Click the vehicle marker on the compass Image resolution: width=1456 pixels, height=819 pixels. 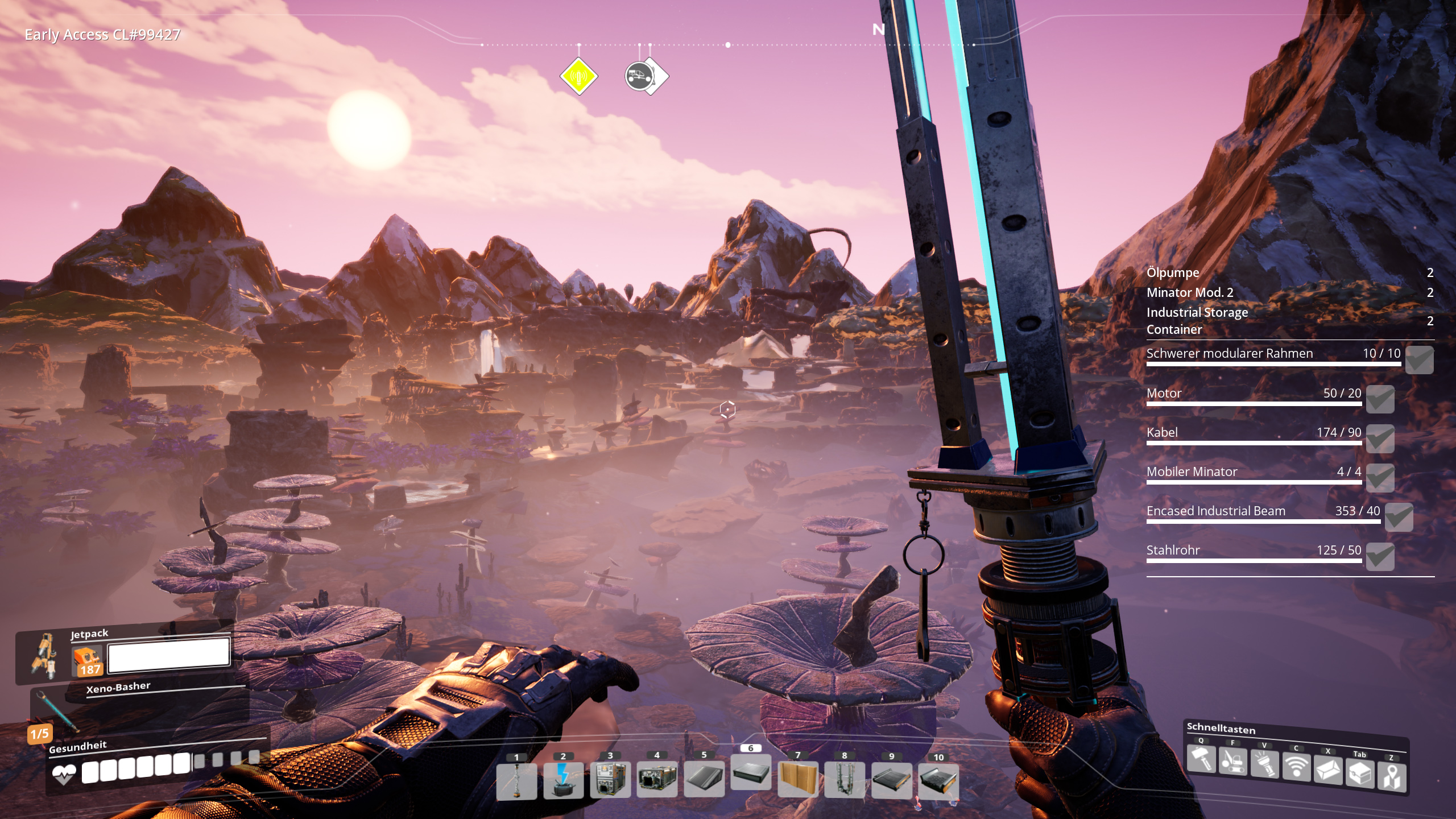pos(640,76)
